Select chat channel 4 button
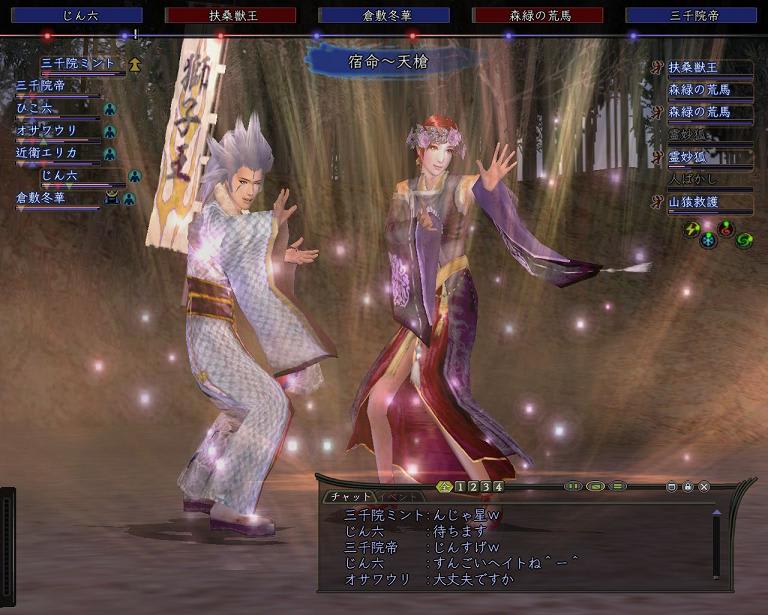The image size is (768, 615). coord(498,487)
